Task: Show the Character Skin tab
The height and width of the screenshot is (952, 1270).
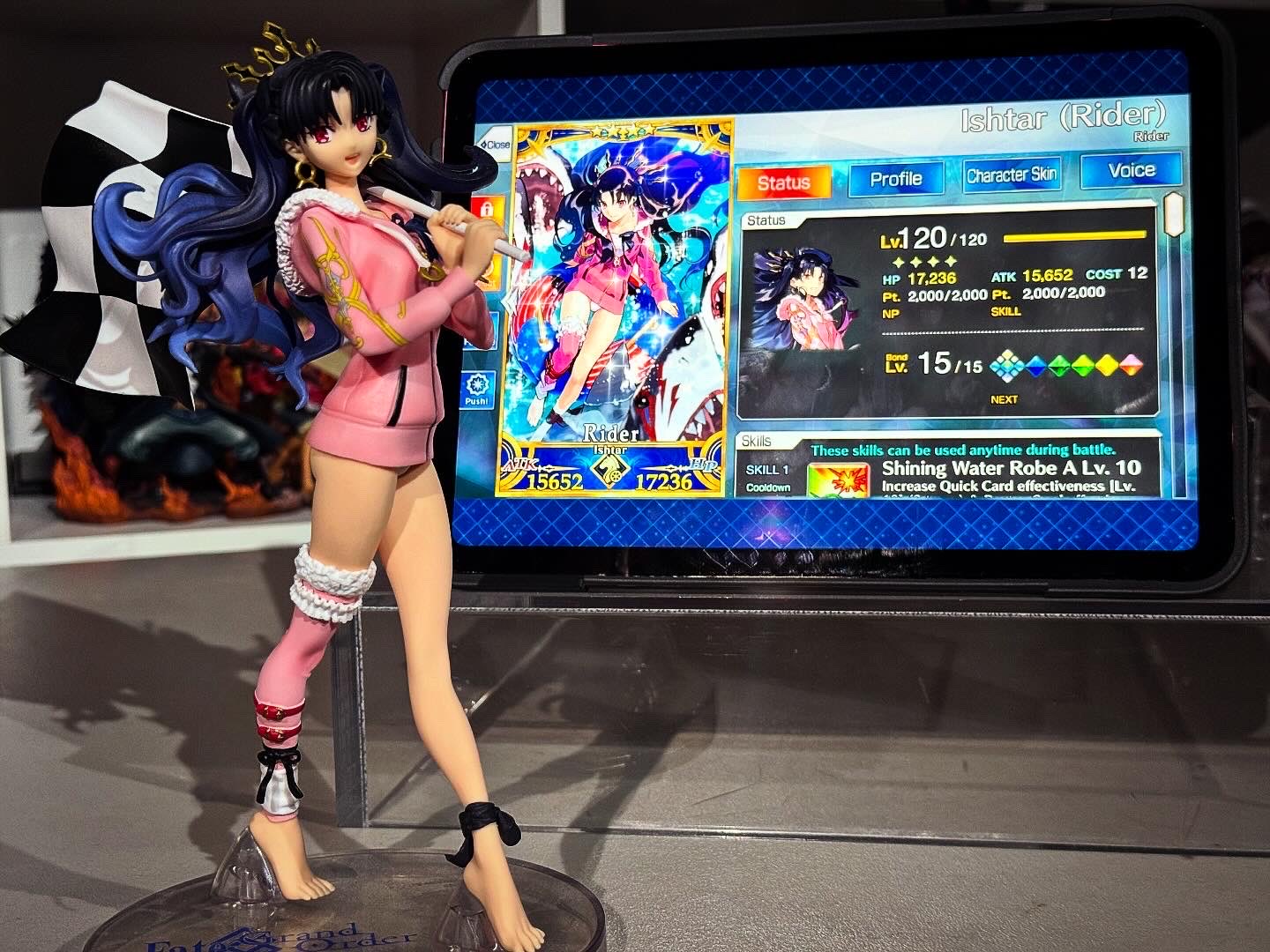Action: (1011, 175)
